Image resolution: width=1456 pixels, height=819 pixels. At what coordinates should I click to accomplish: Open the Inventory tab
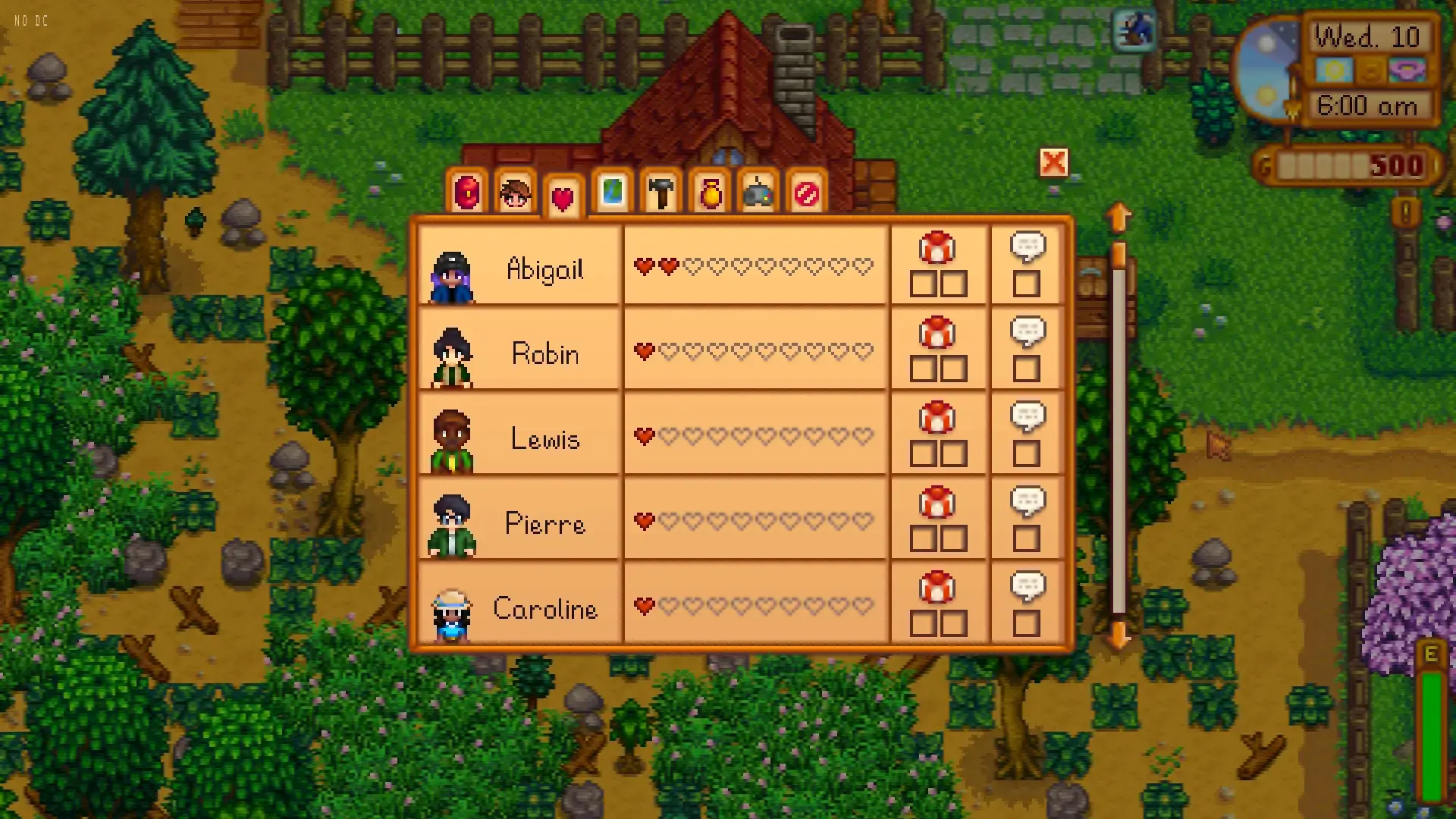coord(466,192)
